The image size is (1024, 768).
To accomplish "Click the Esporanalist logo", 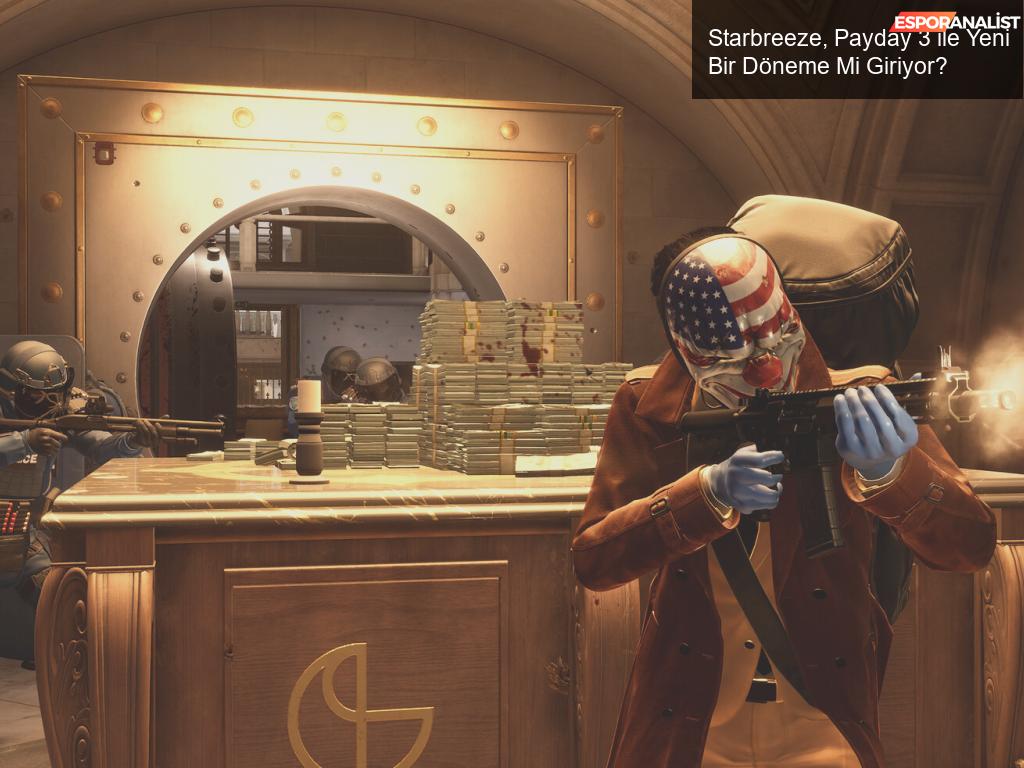I will [x=955, y=21].
